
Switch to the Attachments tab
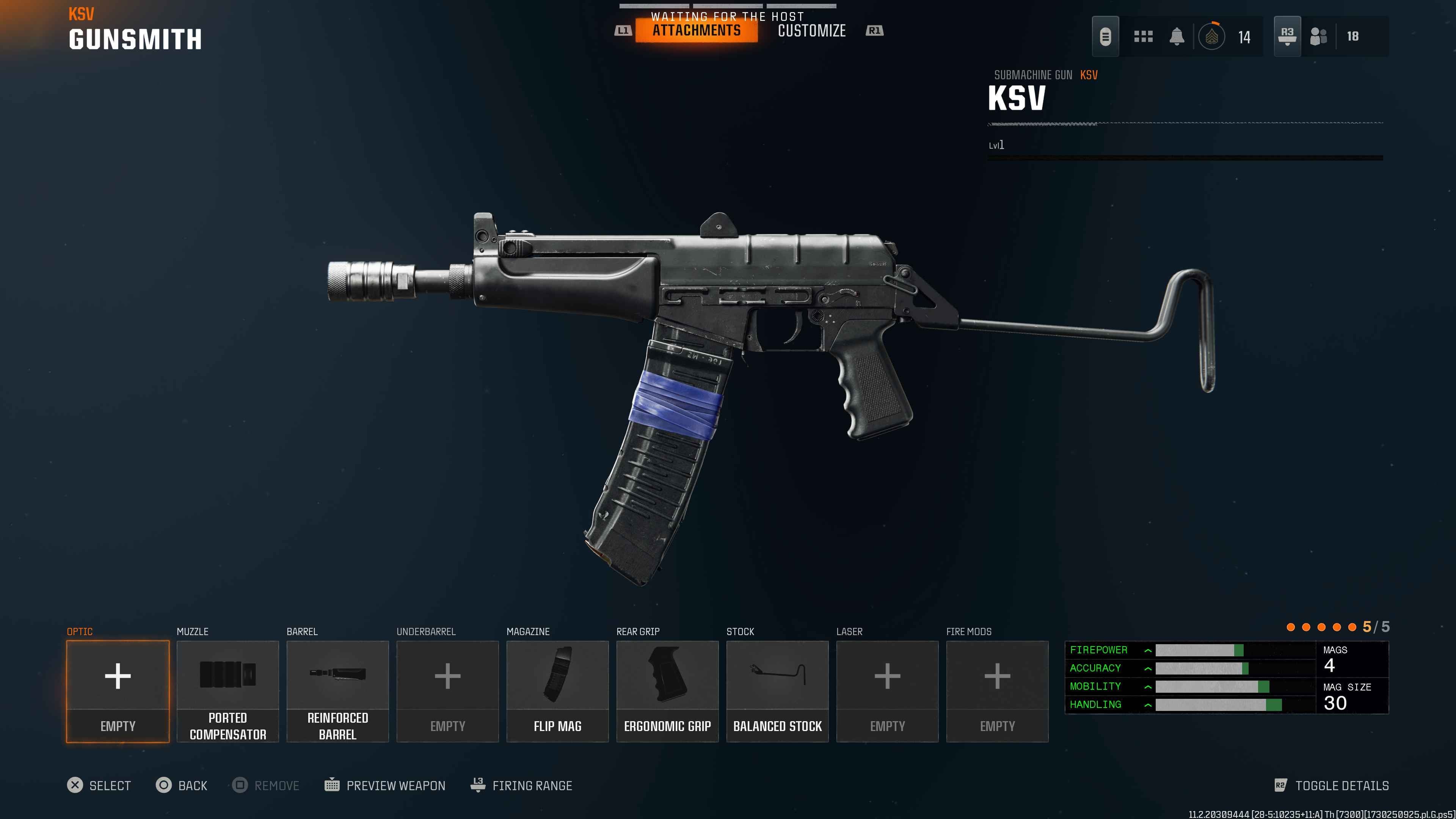tap(697, 30)
